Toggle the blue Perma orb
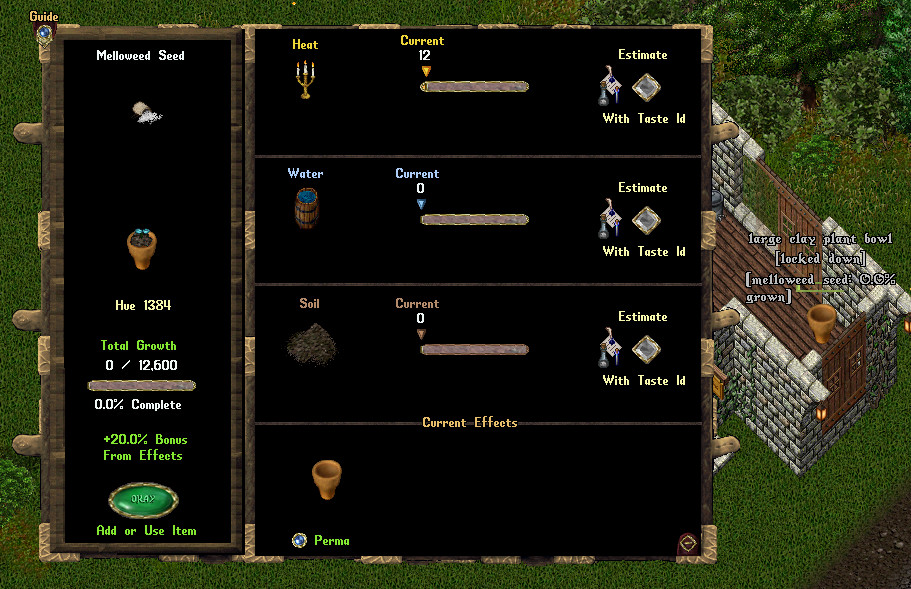Viewport: 911px width, 589px height. [299, 540]
